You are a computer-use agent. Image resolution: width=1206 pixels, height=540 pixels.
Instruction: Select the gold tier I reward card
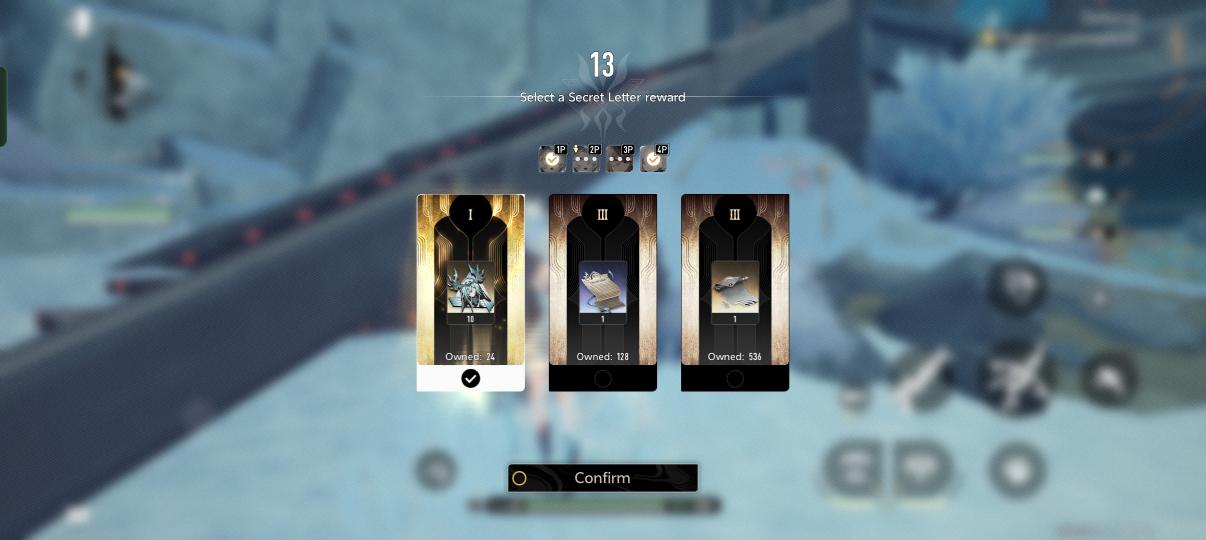470,292
